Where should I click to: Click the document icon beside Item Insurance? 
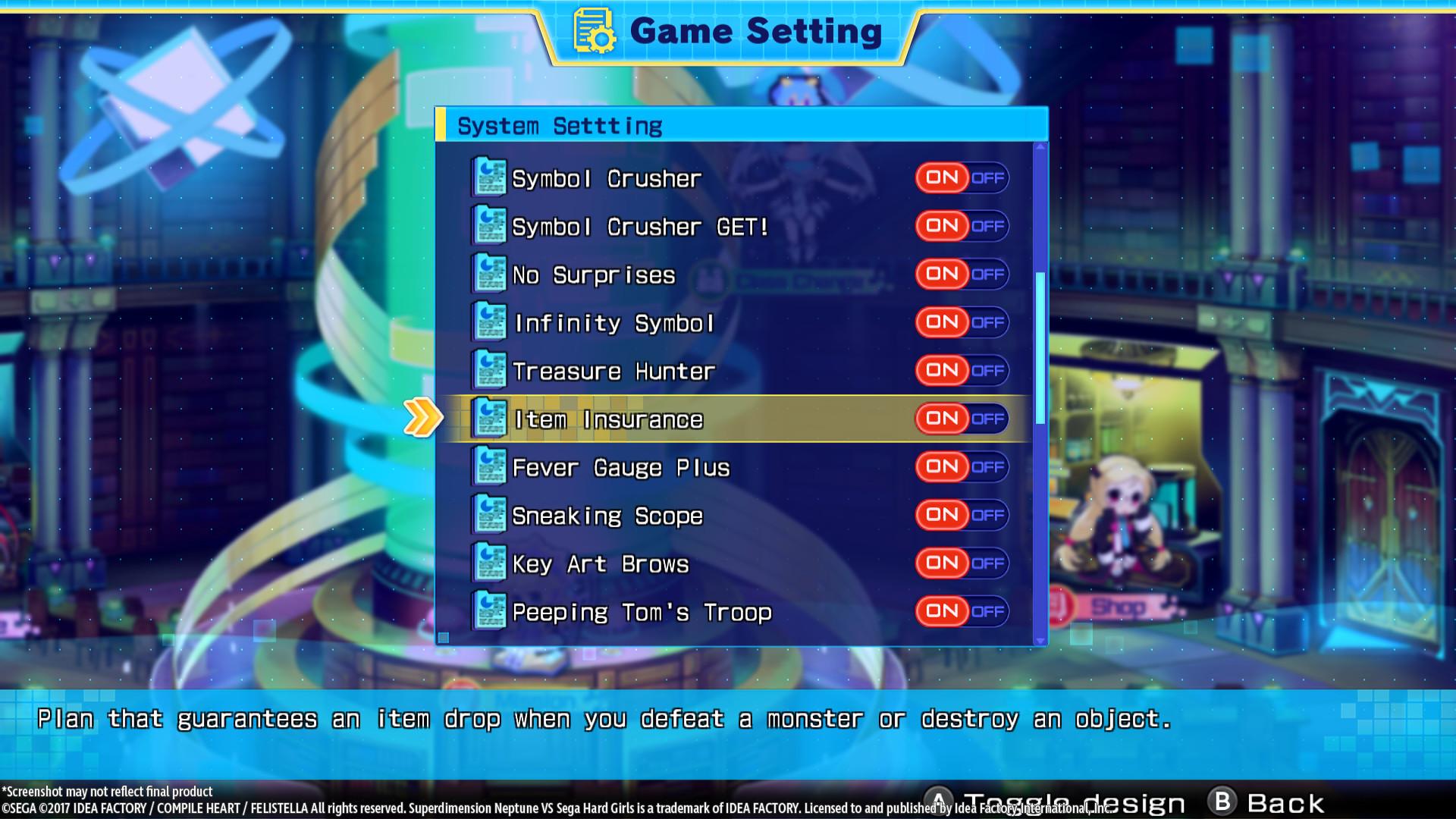tap(489, 419)
